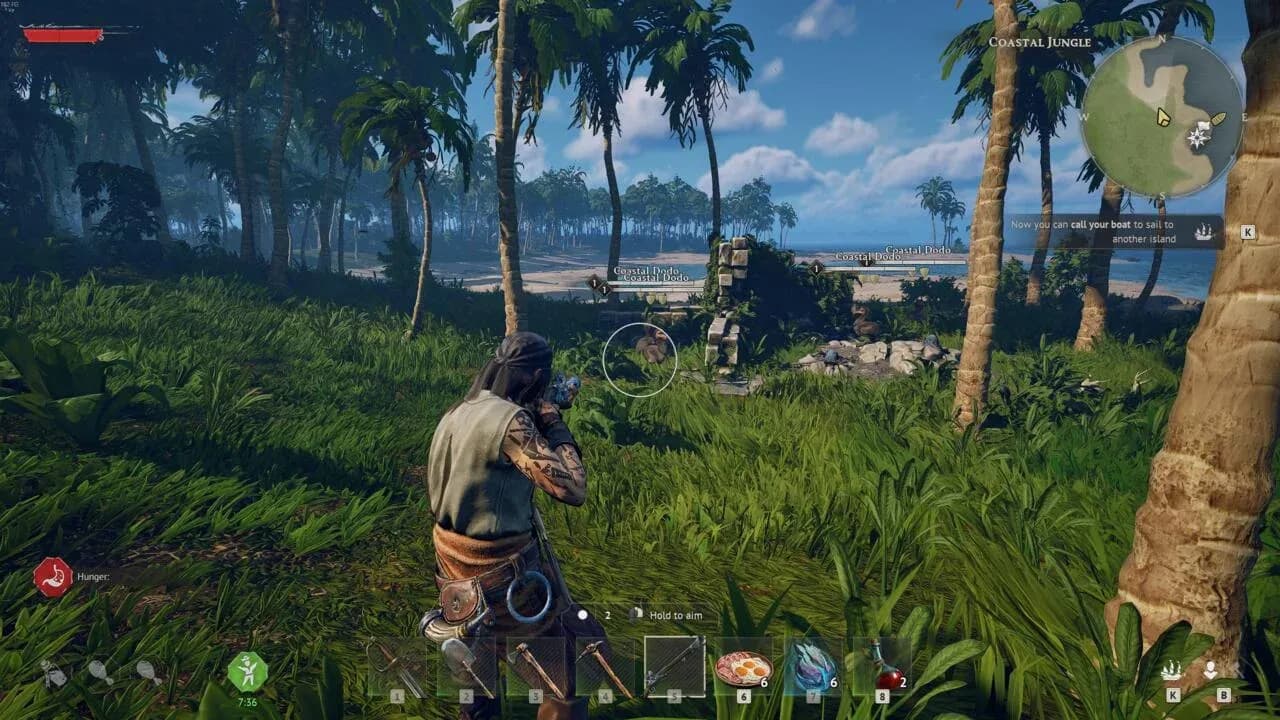
Task: Select the sword in hotbar slot 1
Action: click(397, 666)
